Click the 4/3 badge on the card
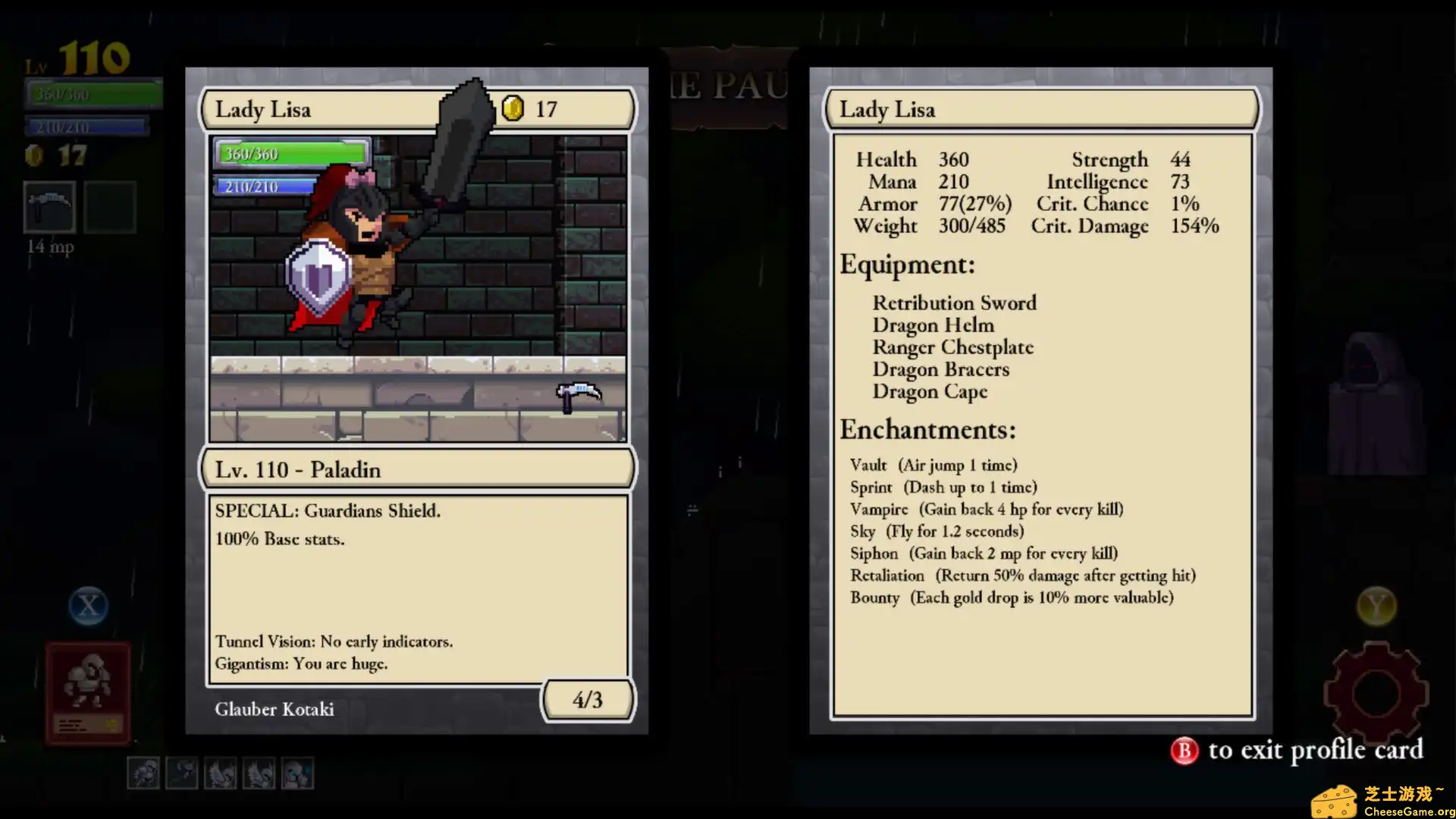This screenshot has width=1456, height=819. [588, 699]
